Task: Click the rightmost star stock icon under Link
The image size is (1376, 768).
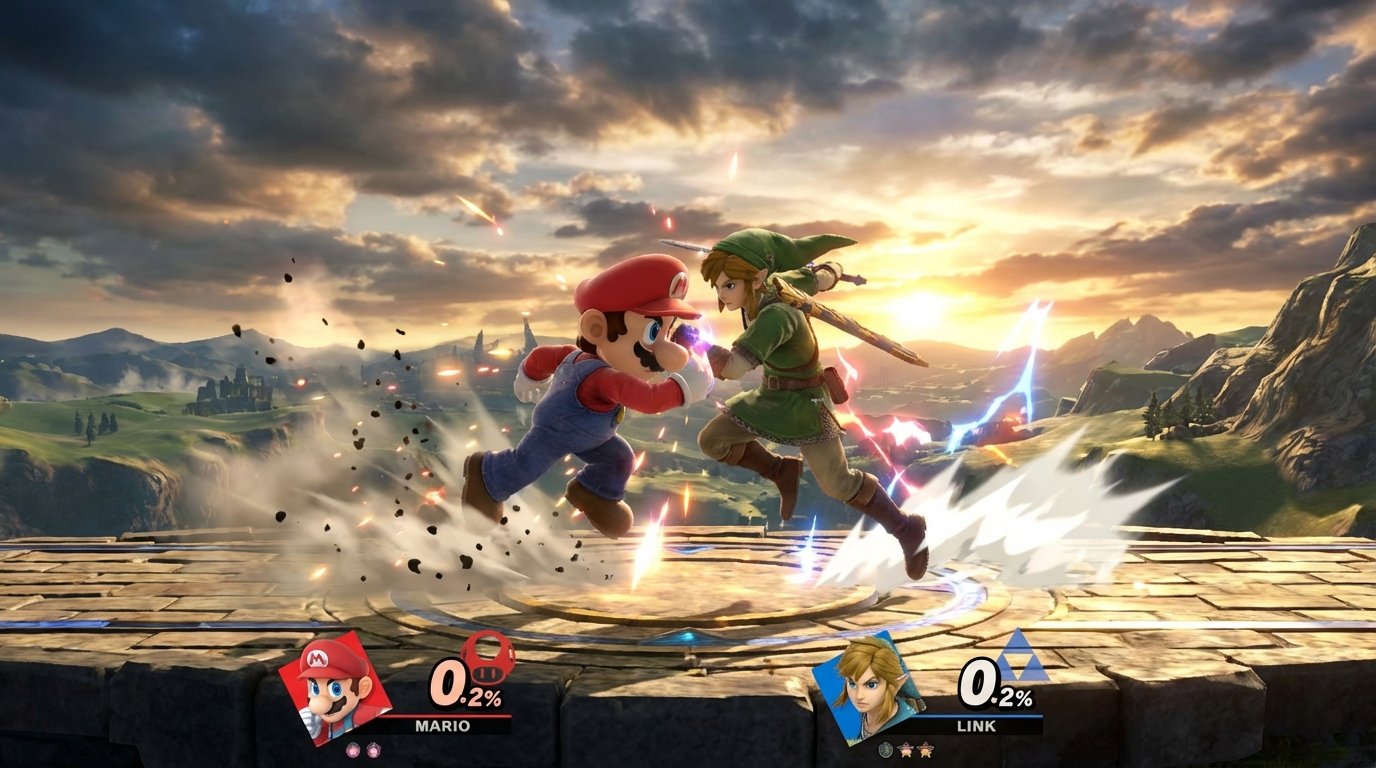Action: click(926, 749)
